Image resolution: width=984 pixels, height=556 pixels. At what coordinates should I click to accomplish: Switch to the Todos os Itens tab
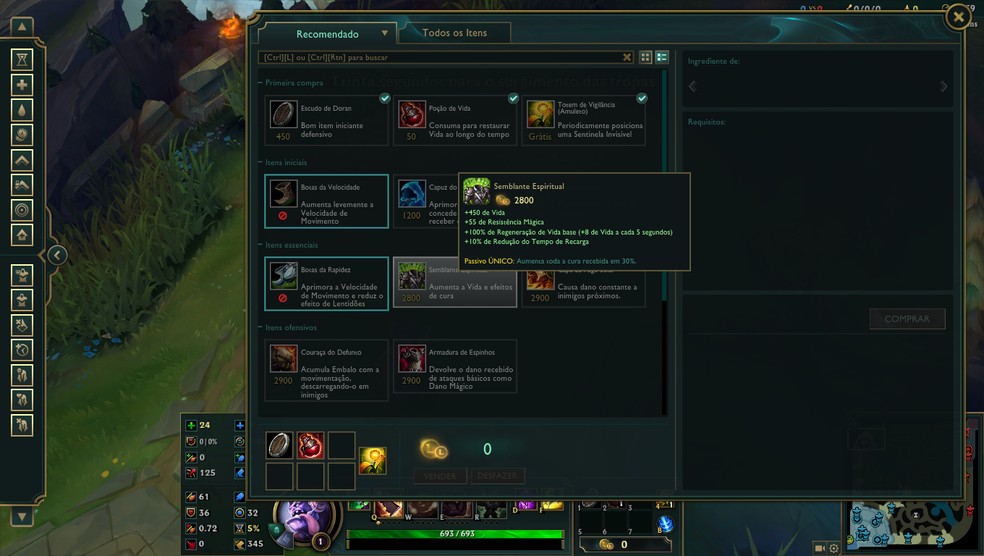455,33
